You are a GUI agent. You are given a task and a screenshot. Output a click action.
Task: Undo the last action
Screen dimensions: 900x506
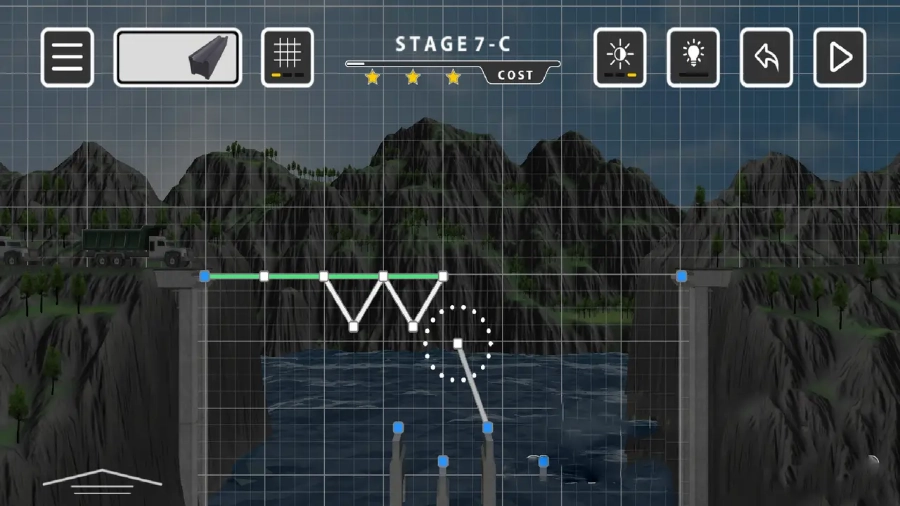click(x=766, y=57)
